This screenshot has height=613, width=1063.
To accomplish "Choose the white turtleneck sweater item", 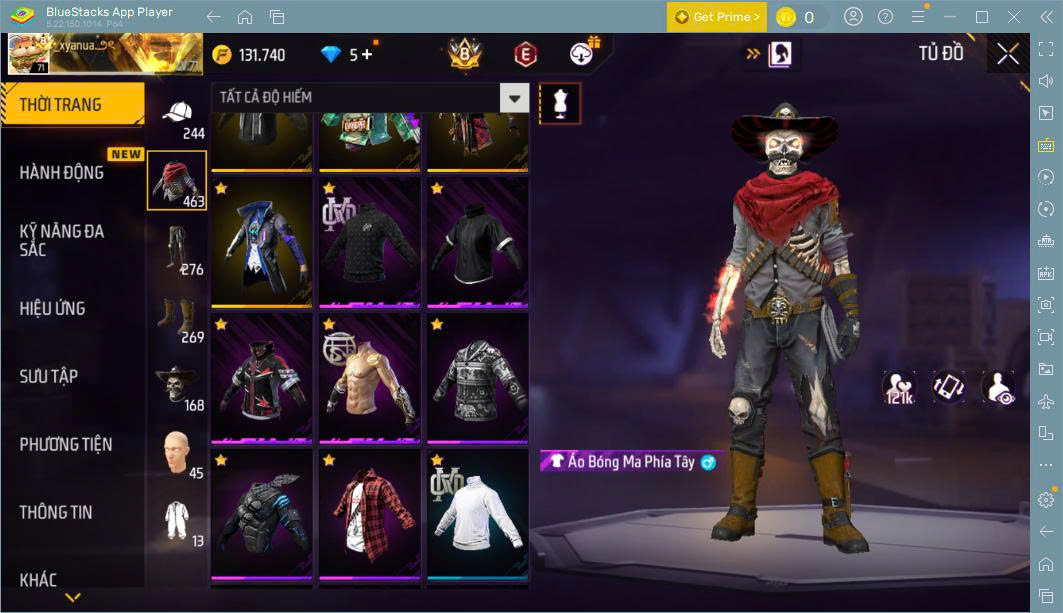I will [477, 514].
